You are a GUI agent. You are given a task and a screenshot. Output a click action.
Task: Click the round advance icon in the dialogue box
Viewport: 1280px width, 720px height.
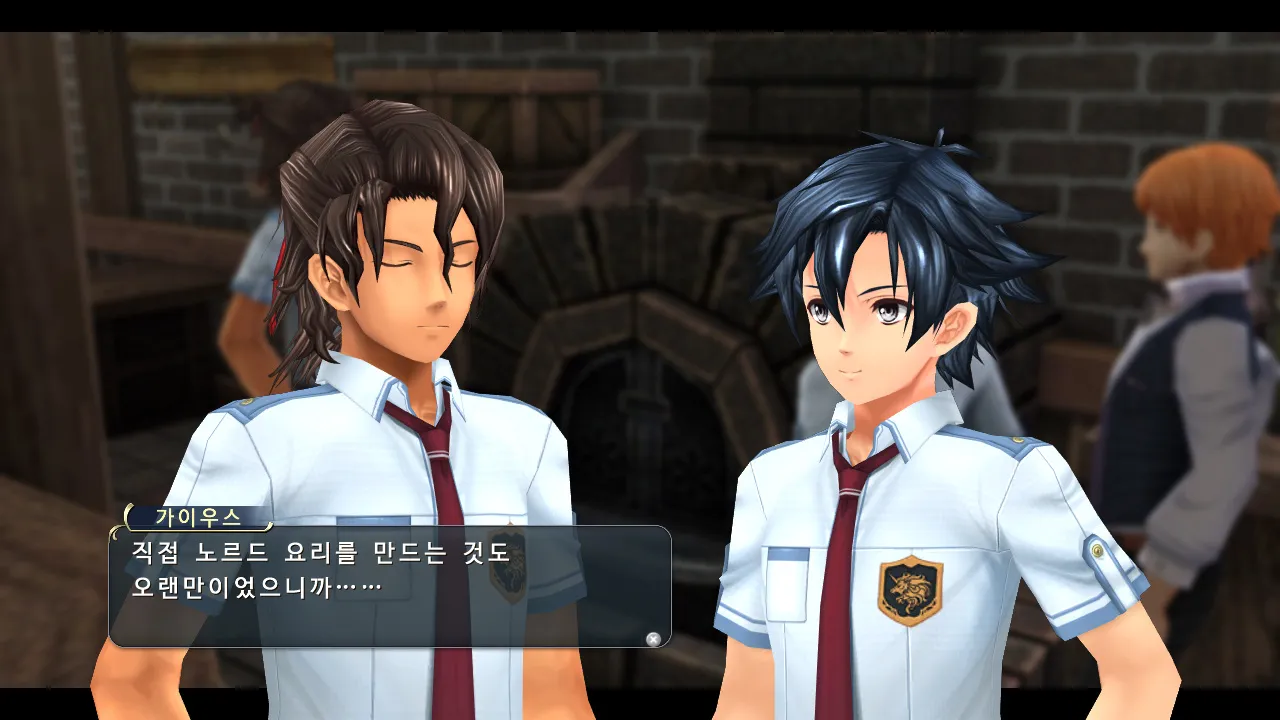653,639
